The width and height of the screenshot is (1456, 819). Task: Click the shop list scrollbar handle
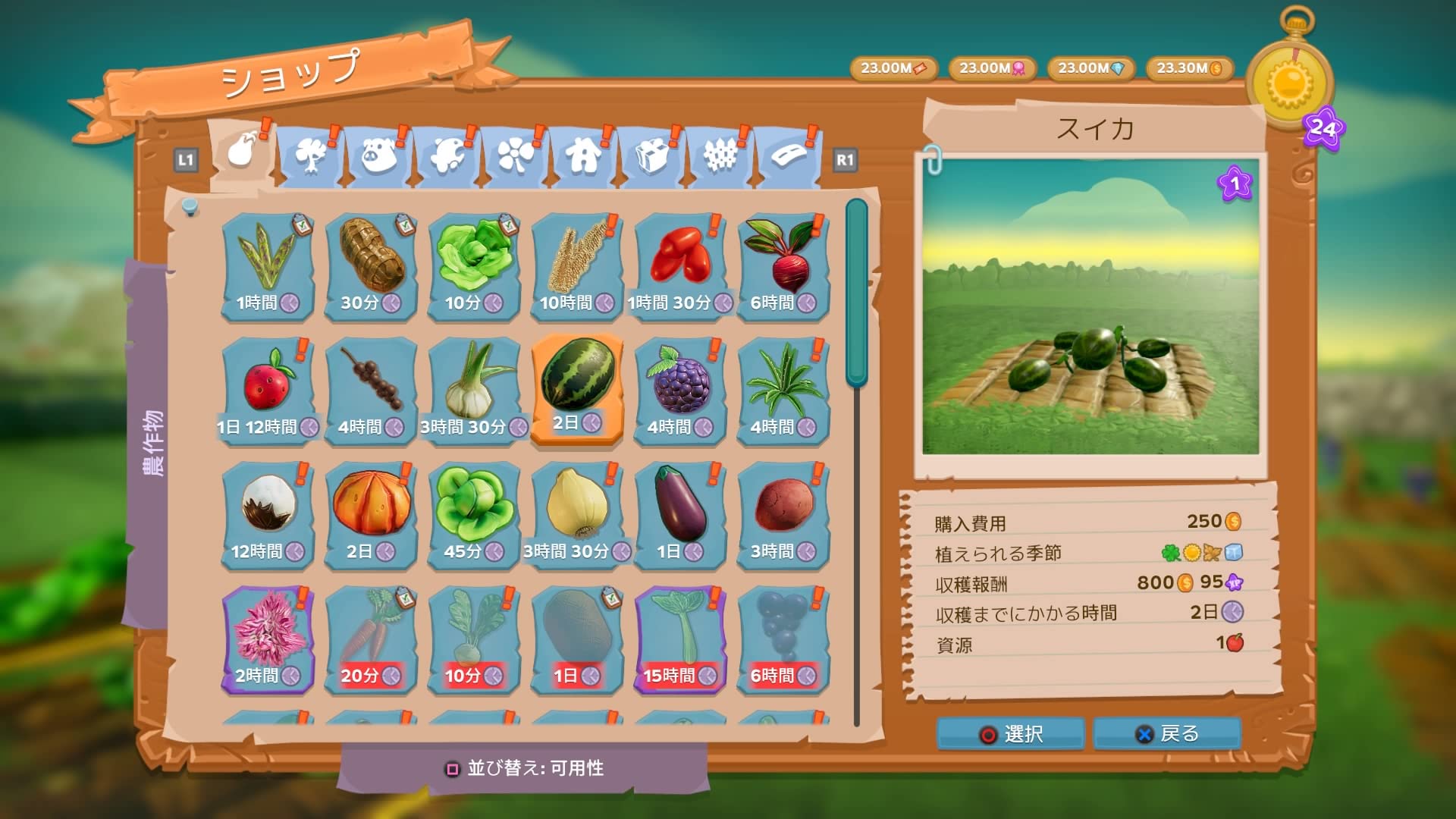click(857, 292)
